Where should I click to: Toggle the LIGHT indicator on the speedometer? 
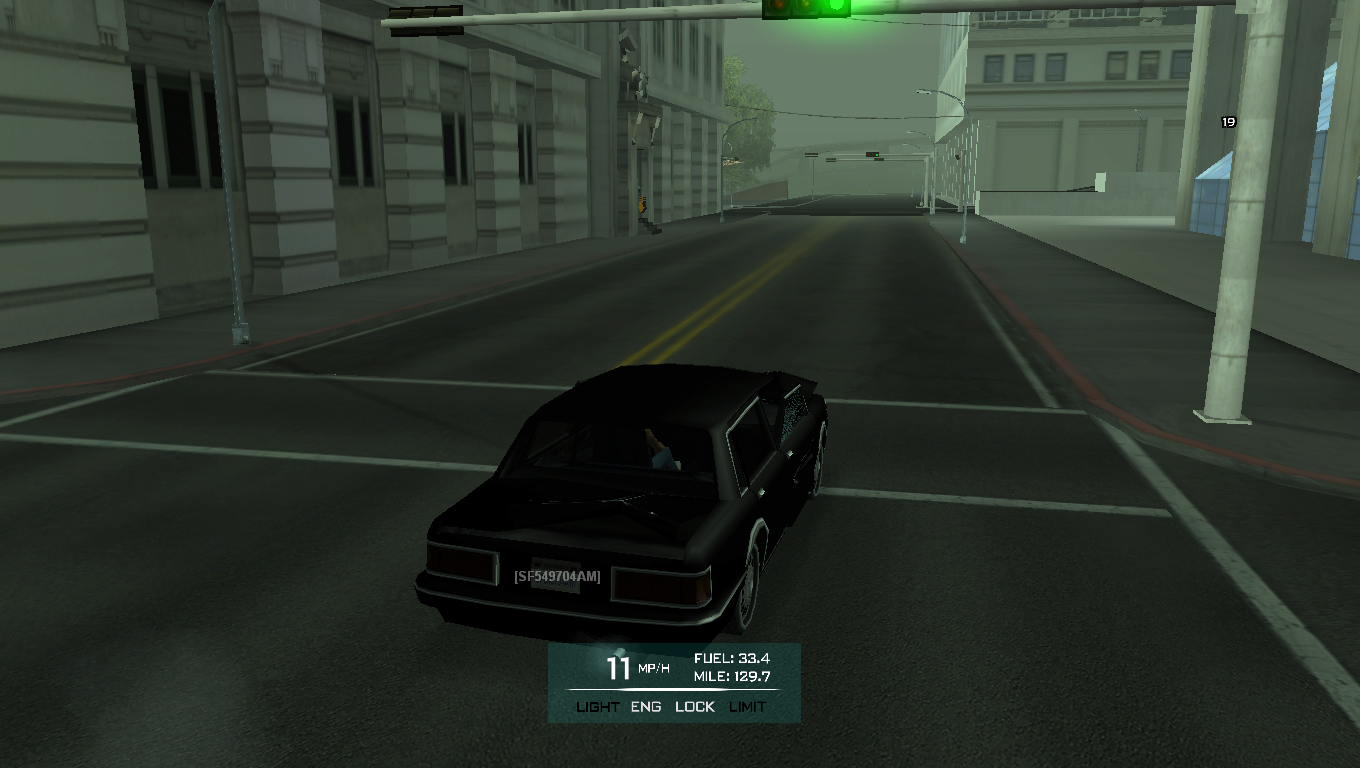(x=598, y=706)
